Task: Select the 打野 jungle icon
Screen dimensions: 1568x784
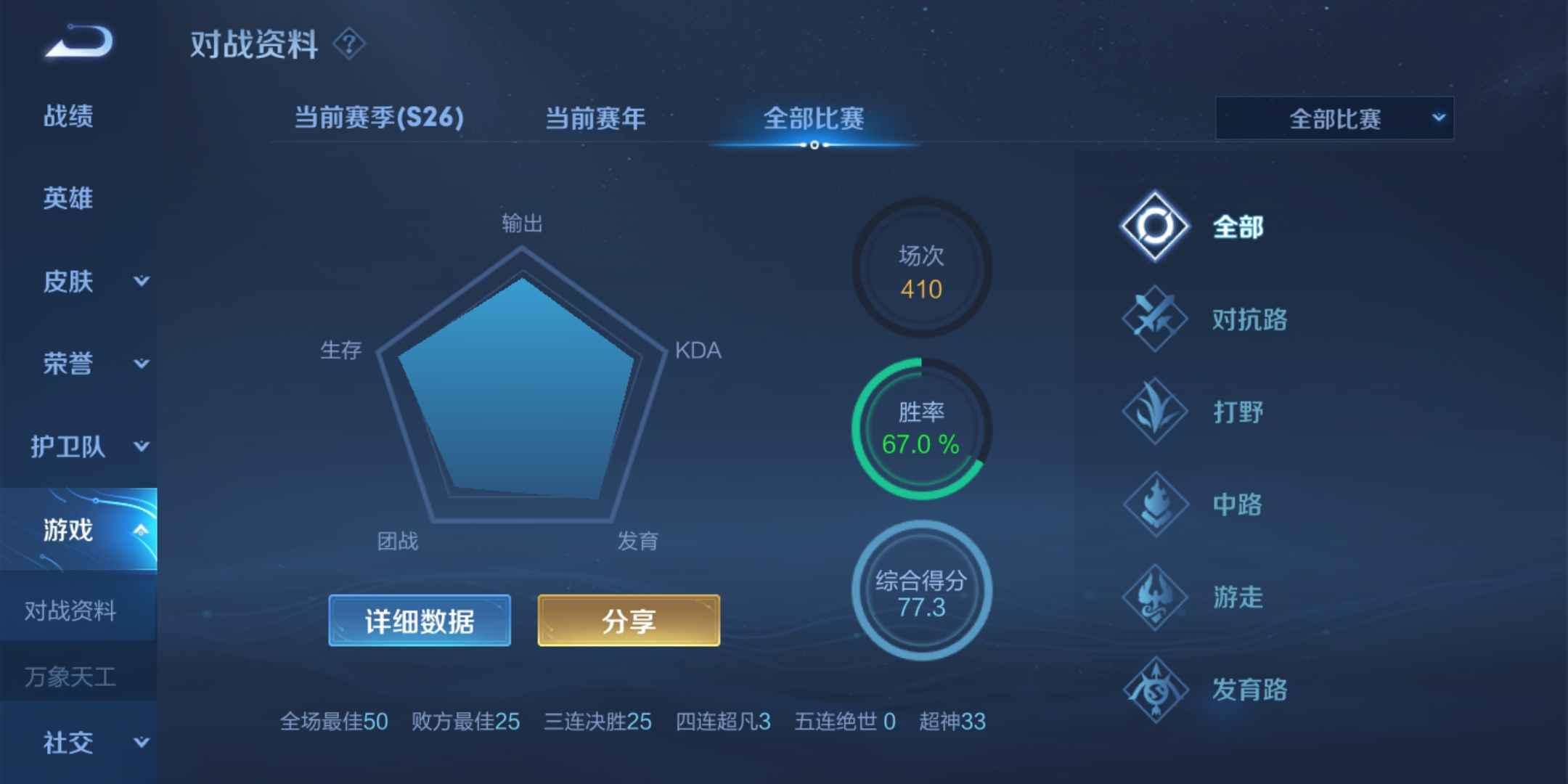Action: click(x=1153, y=412)
